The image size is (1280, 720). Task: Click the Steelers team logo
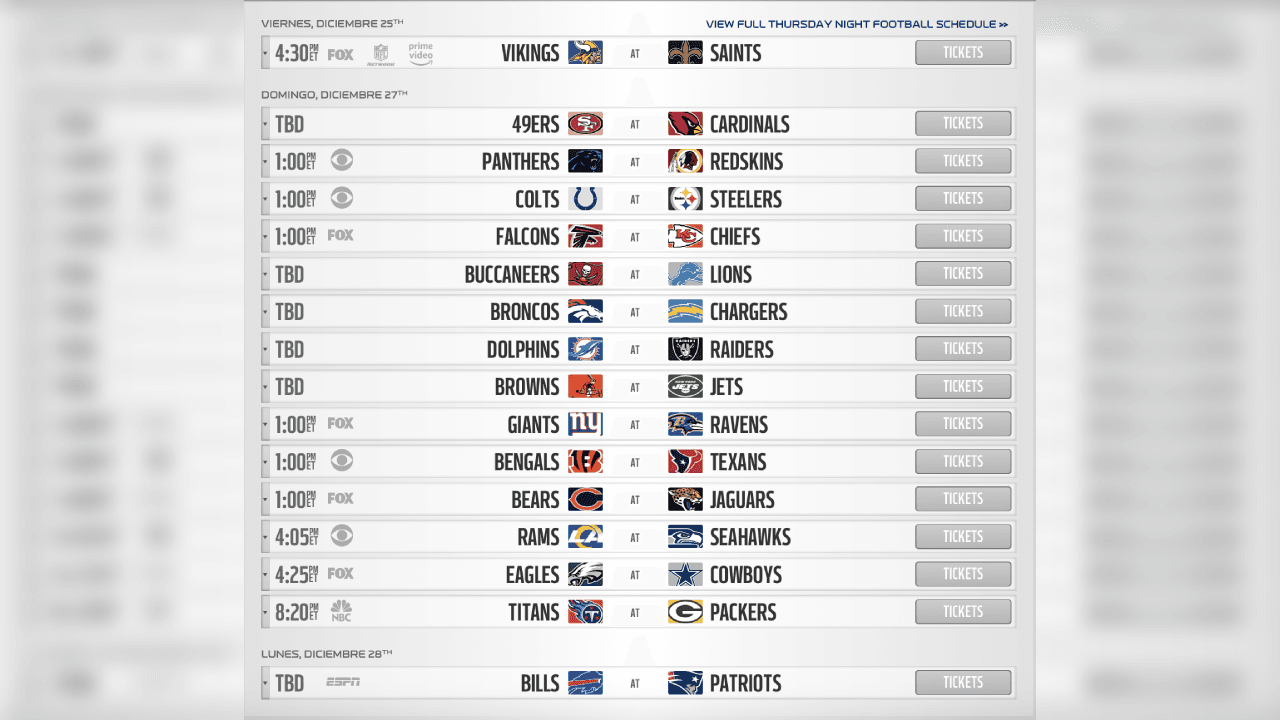(685, 198)
